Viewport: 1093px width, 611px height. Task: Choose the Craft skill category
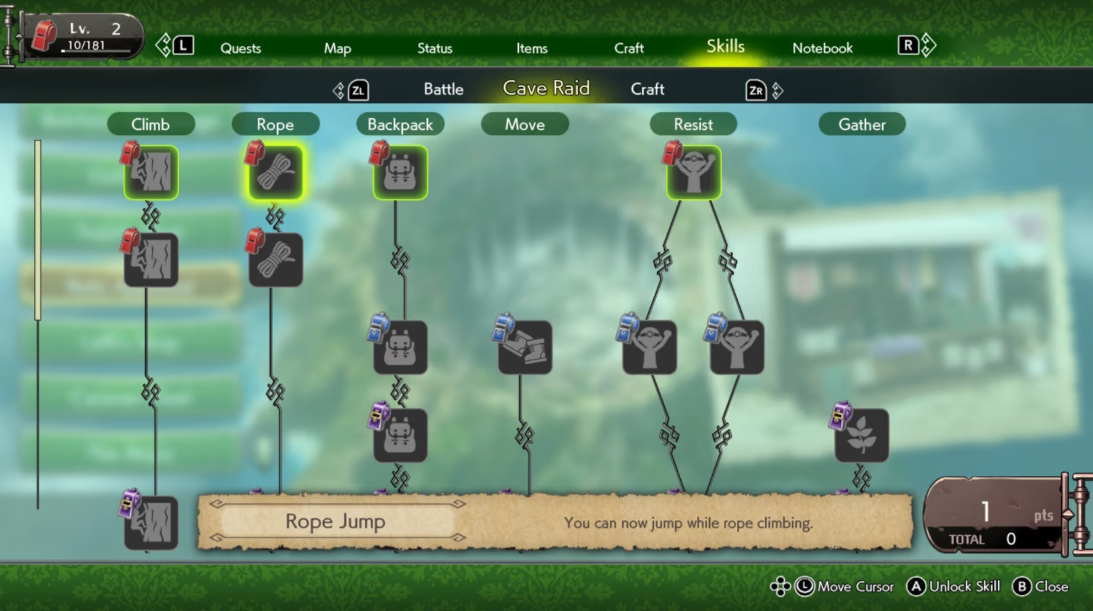click(647, 89)
